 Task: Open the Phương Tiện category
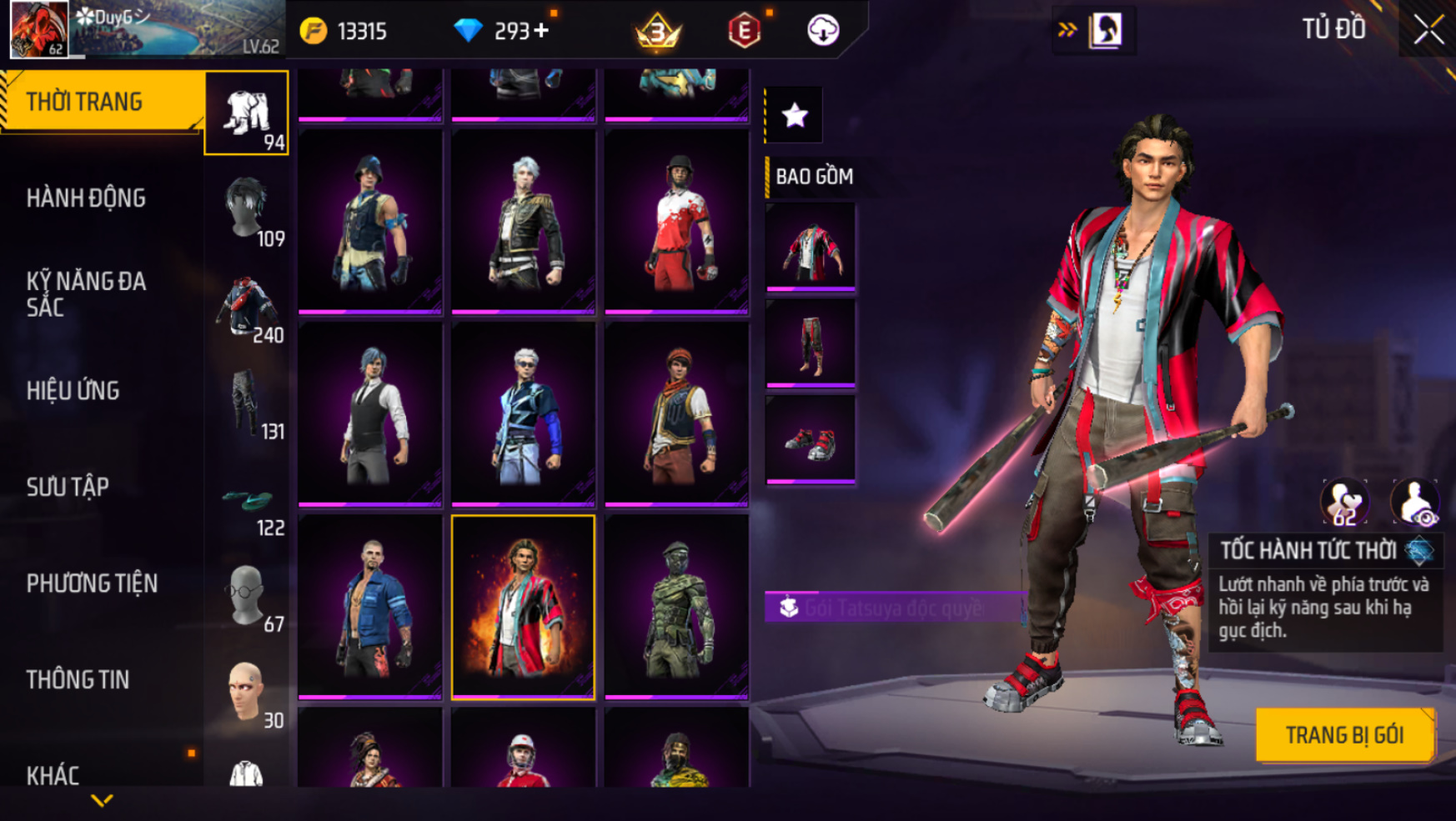point(92,583)
